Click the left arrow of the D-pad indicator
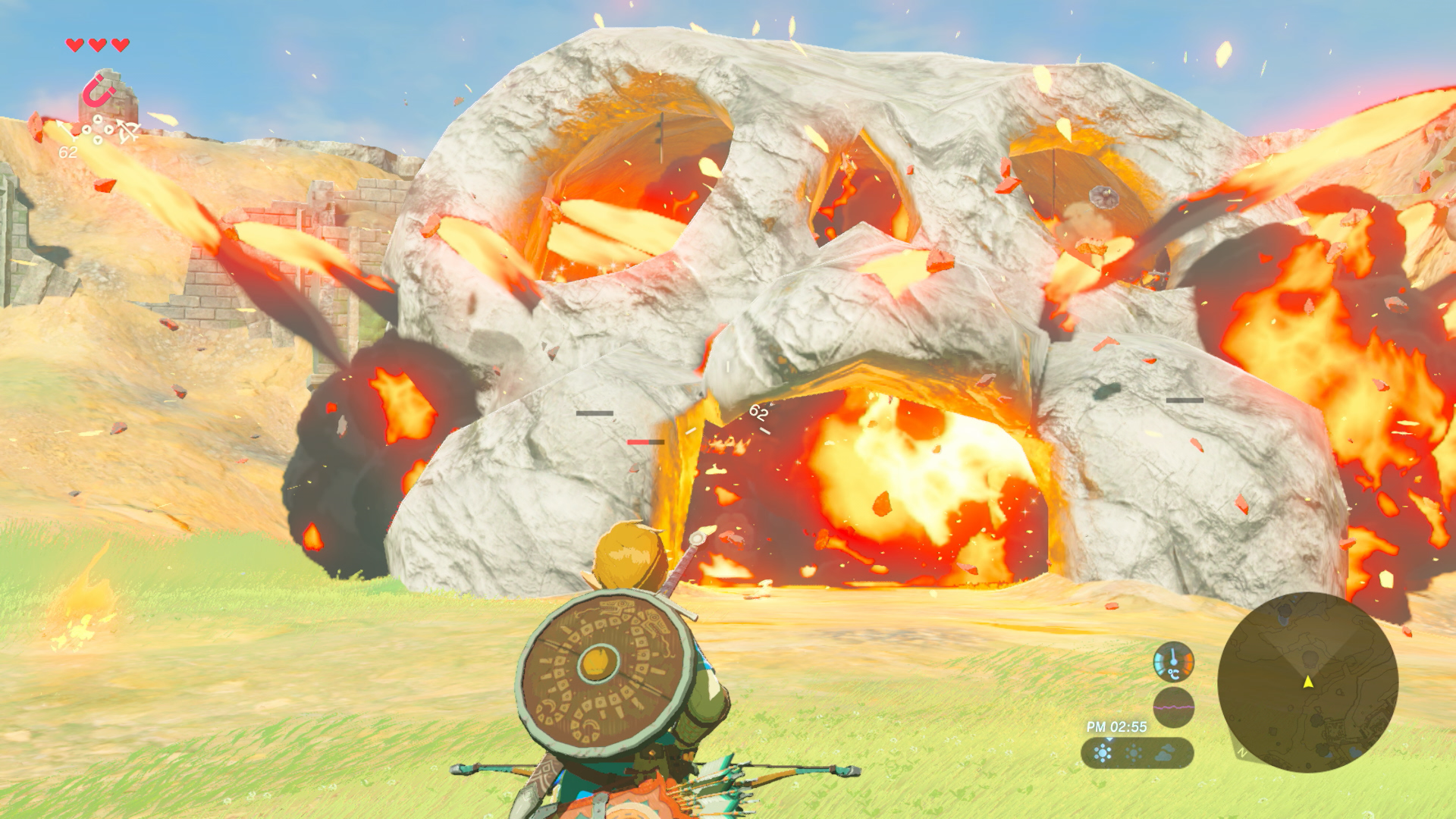Image resolution: width=1456 pixels, height=819 pixels. click(86, 129)
